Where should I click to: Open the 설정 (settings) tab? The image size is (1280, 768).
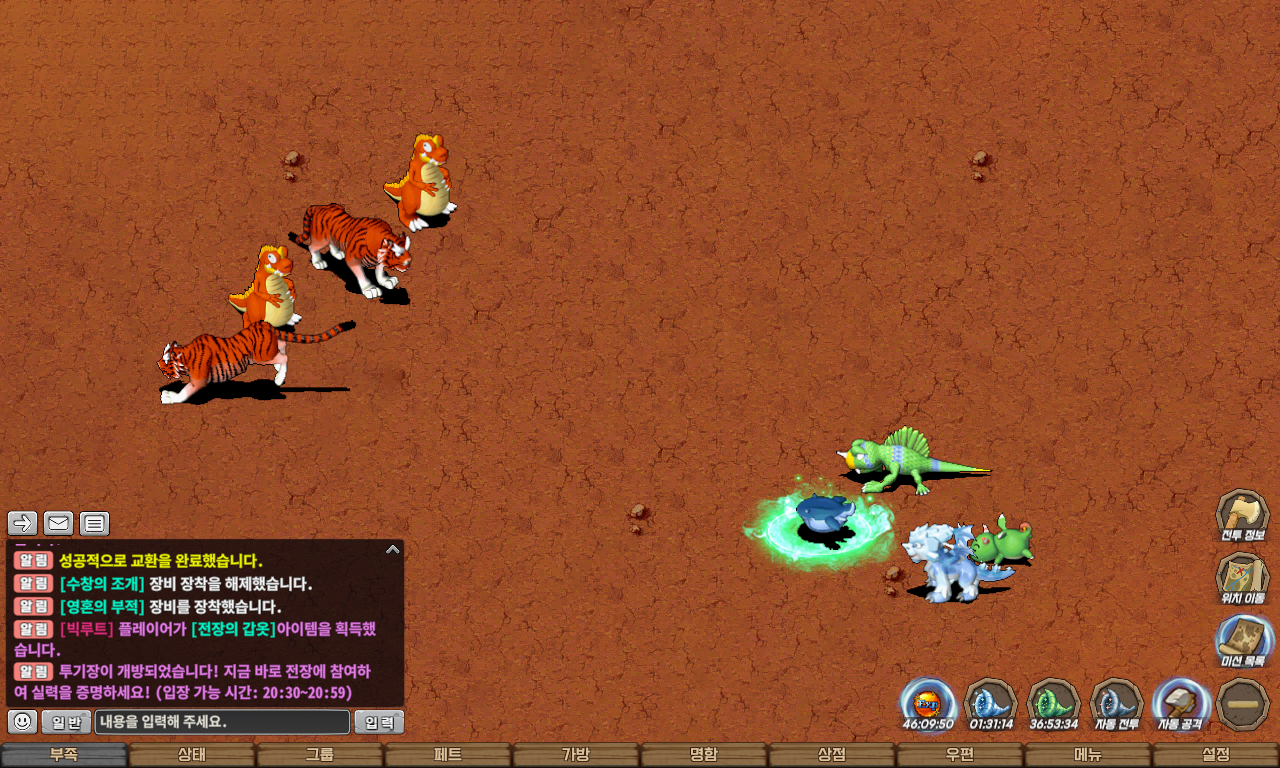(x=1216, y=755)
